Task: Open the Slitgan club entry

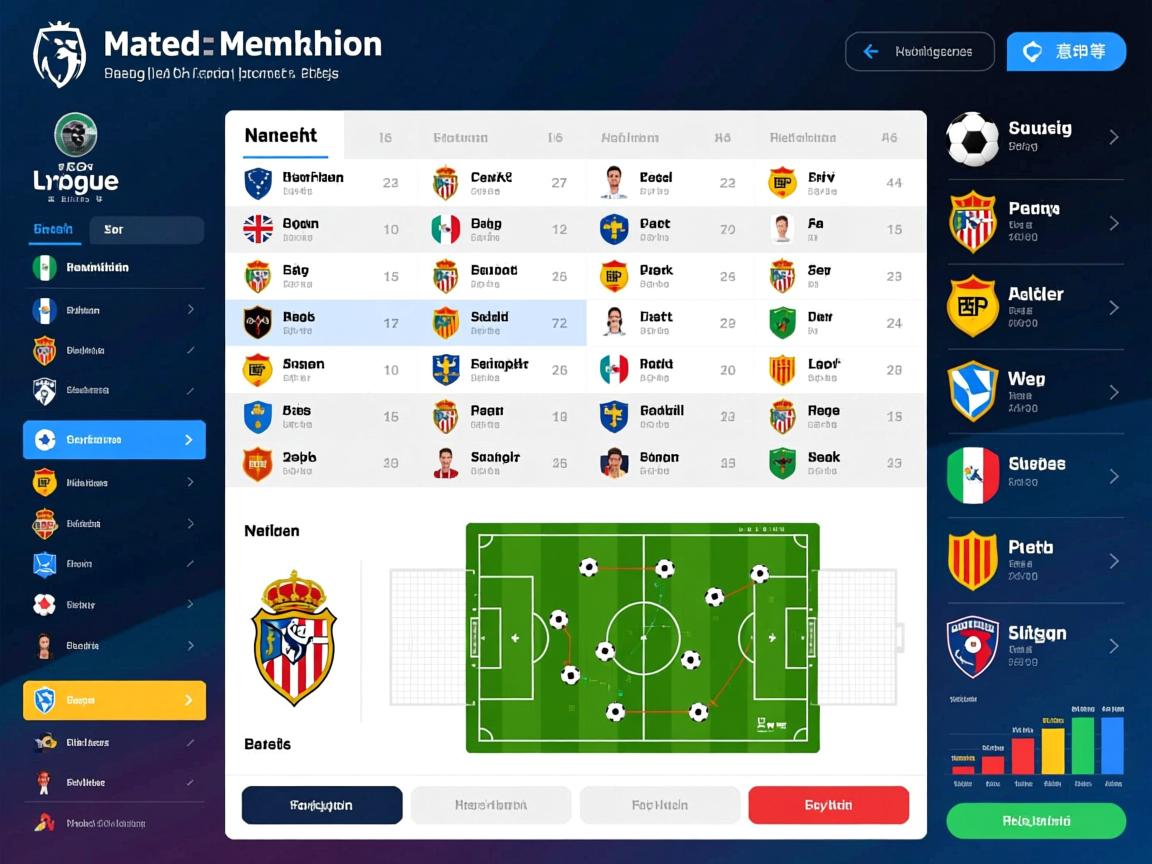Action: point(1035,646)
